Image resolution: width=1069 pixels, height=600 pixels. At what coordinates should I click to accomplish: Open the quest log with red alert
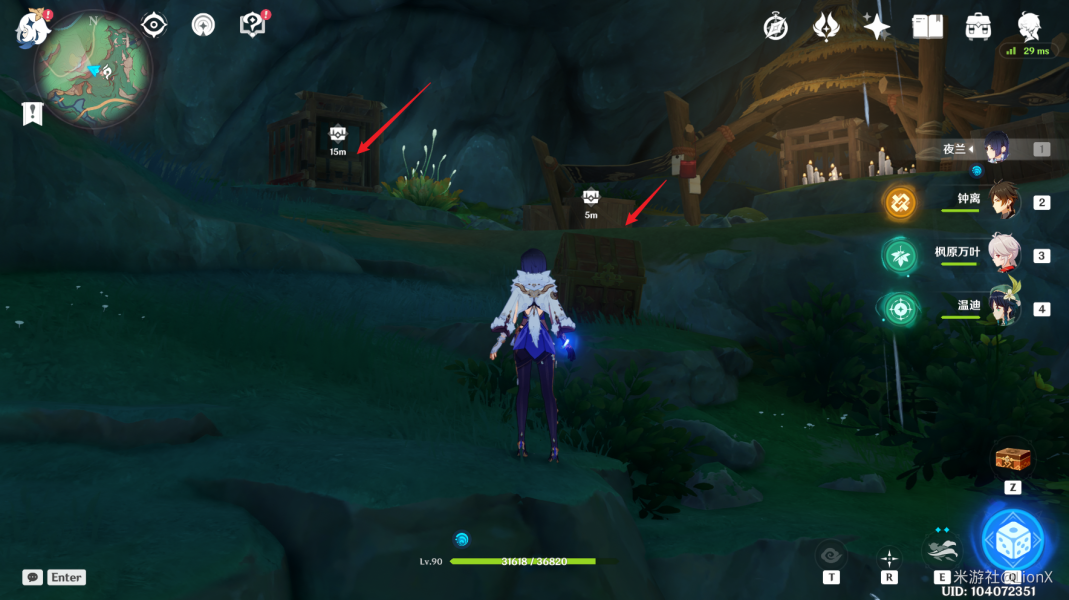253,25
